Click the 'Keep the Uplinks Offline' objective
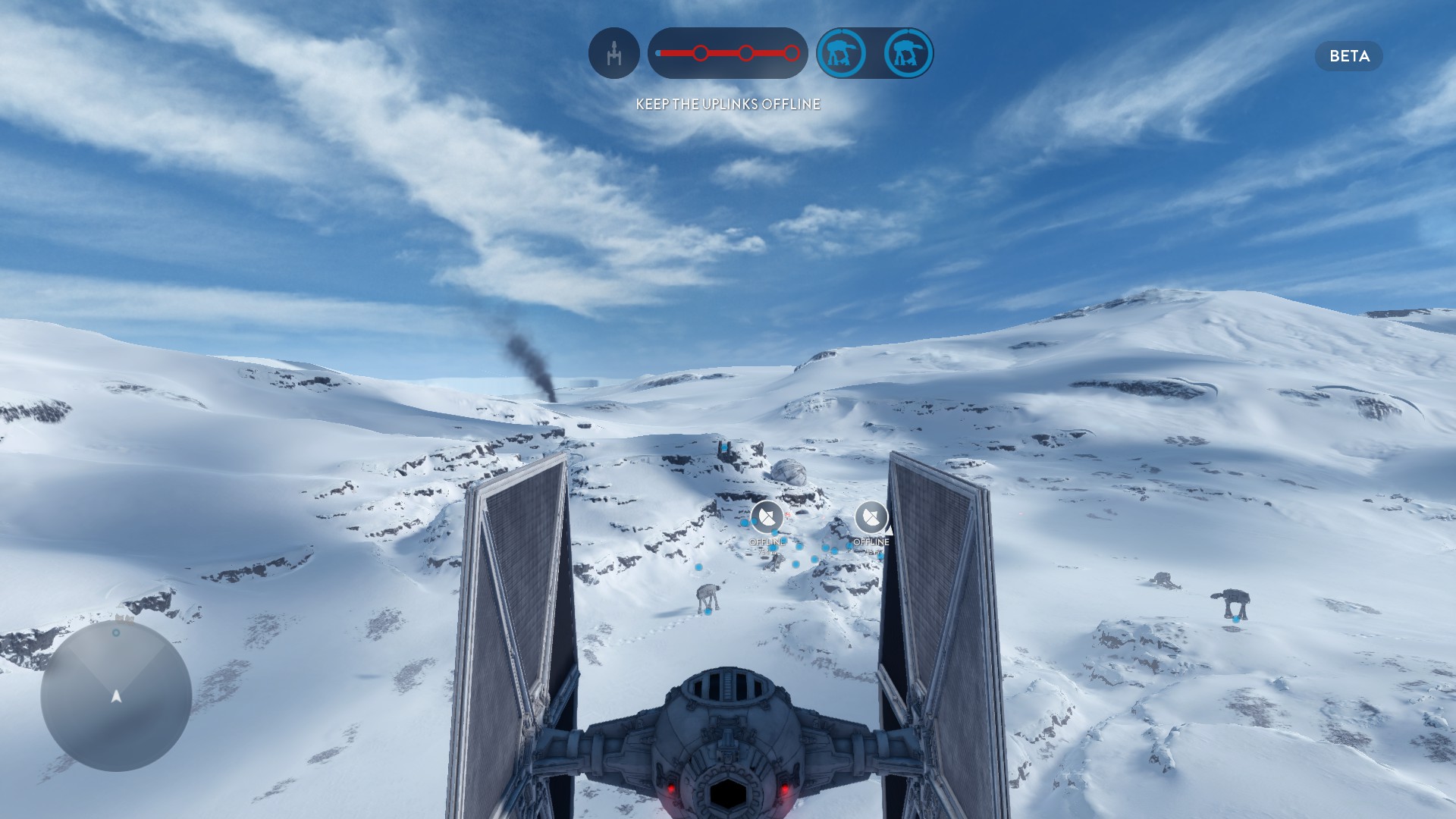Screen dimensions: 1456x819 [x=728, y=104]
